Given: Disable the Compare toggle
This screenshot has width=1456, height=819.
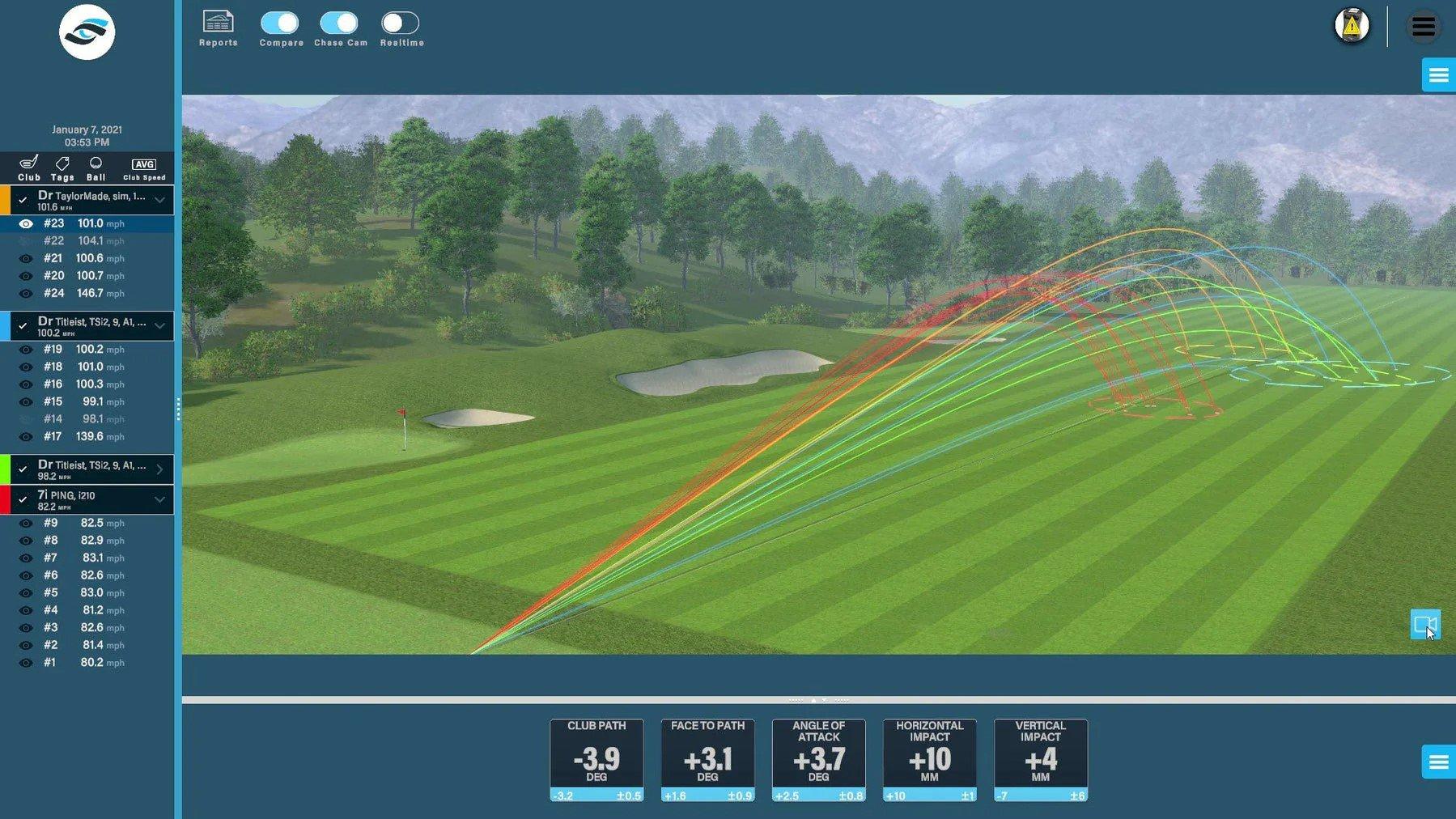Looking at the screenshot, I should [280, 23].
